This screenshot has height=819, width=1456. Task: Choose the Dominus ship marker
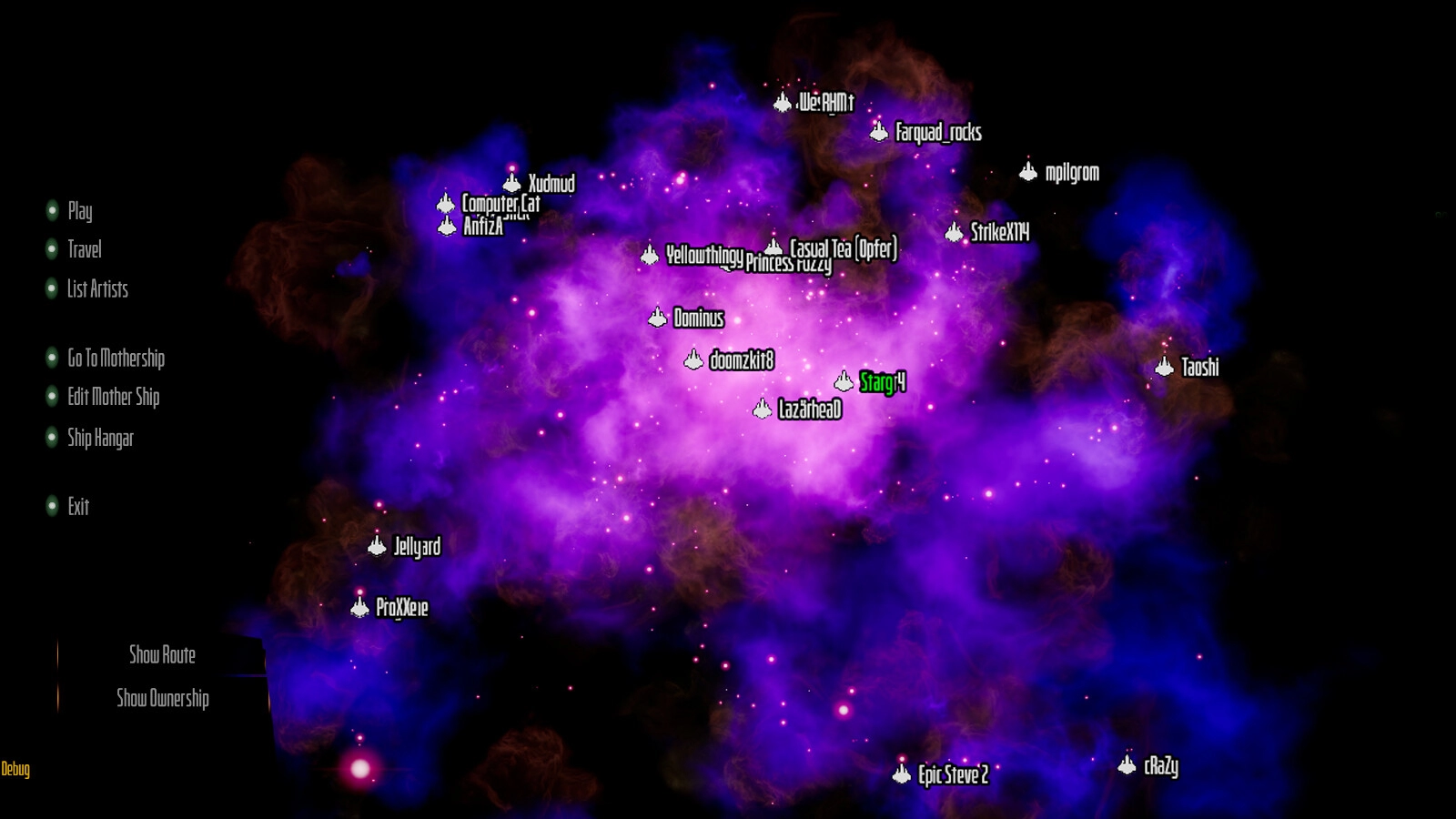pyautogui.click(x=658, y=318)
